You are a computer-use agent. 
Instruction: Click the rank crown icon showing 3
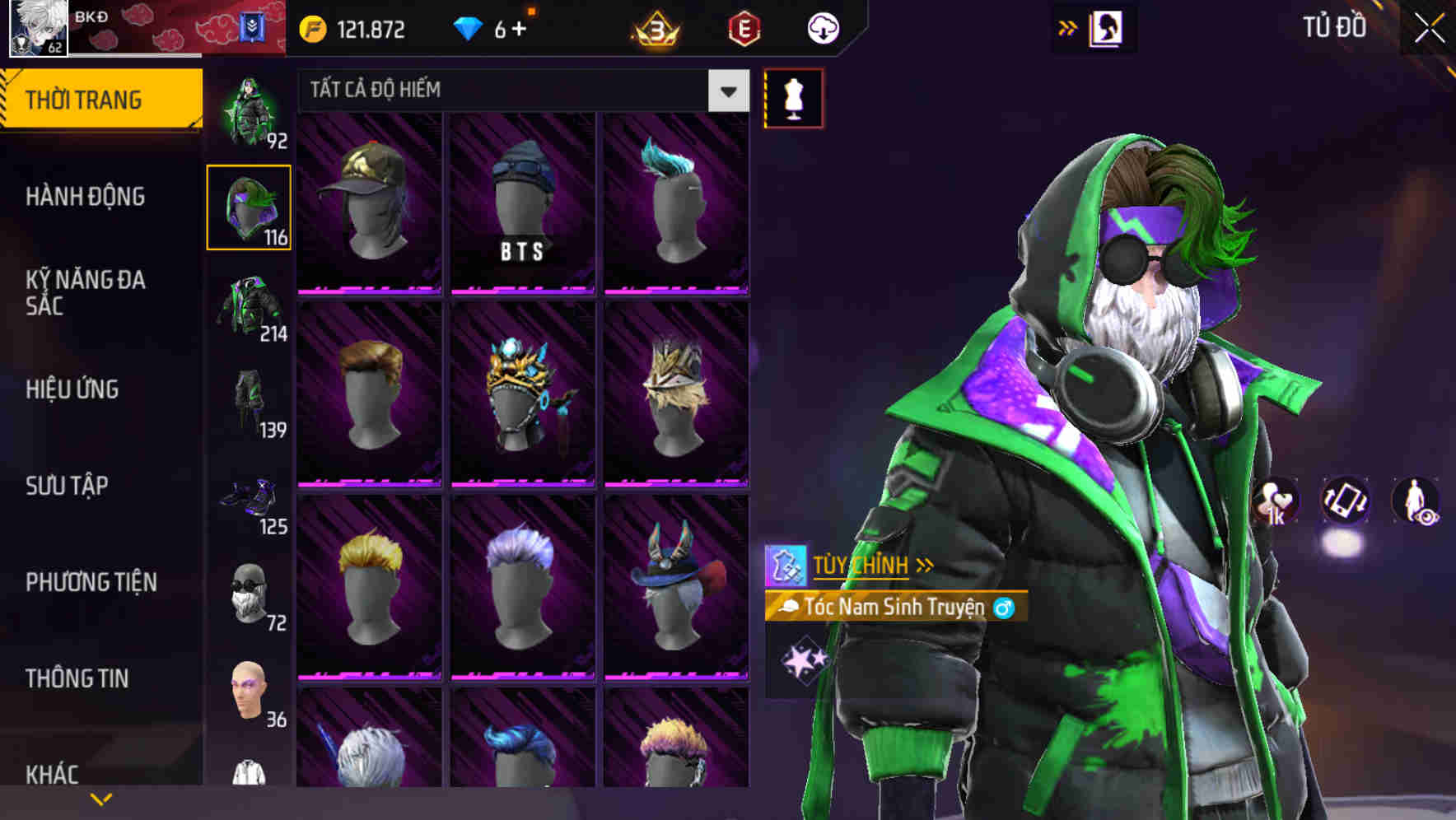click(x=655, y=27)
